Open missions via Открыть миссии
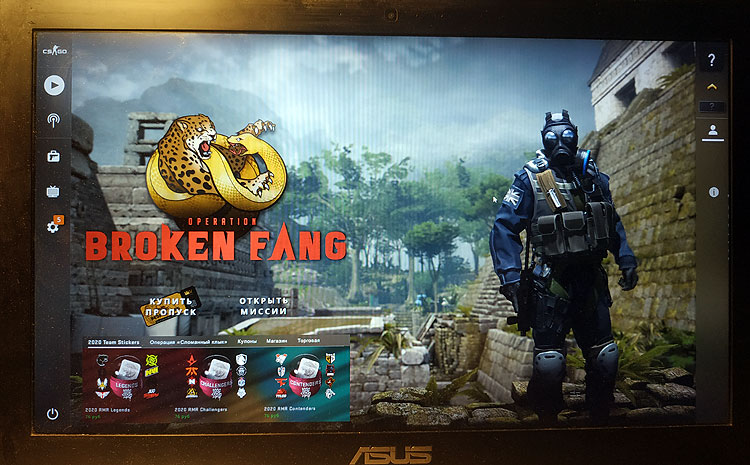This screenshot has width=750, height=465. coord(264,306)
